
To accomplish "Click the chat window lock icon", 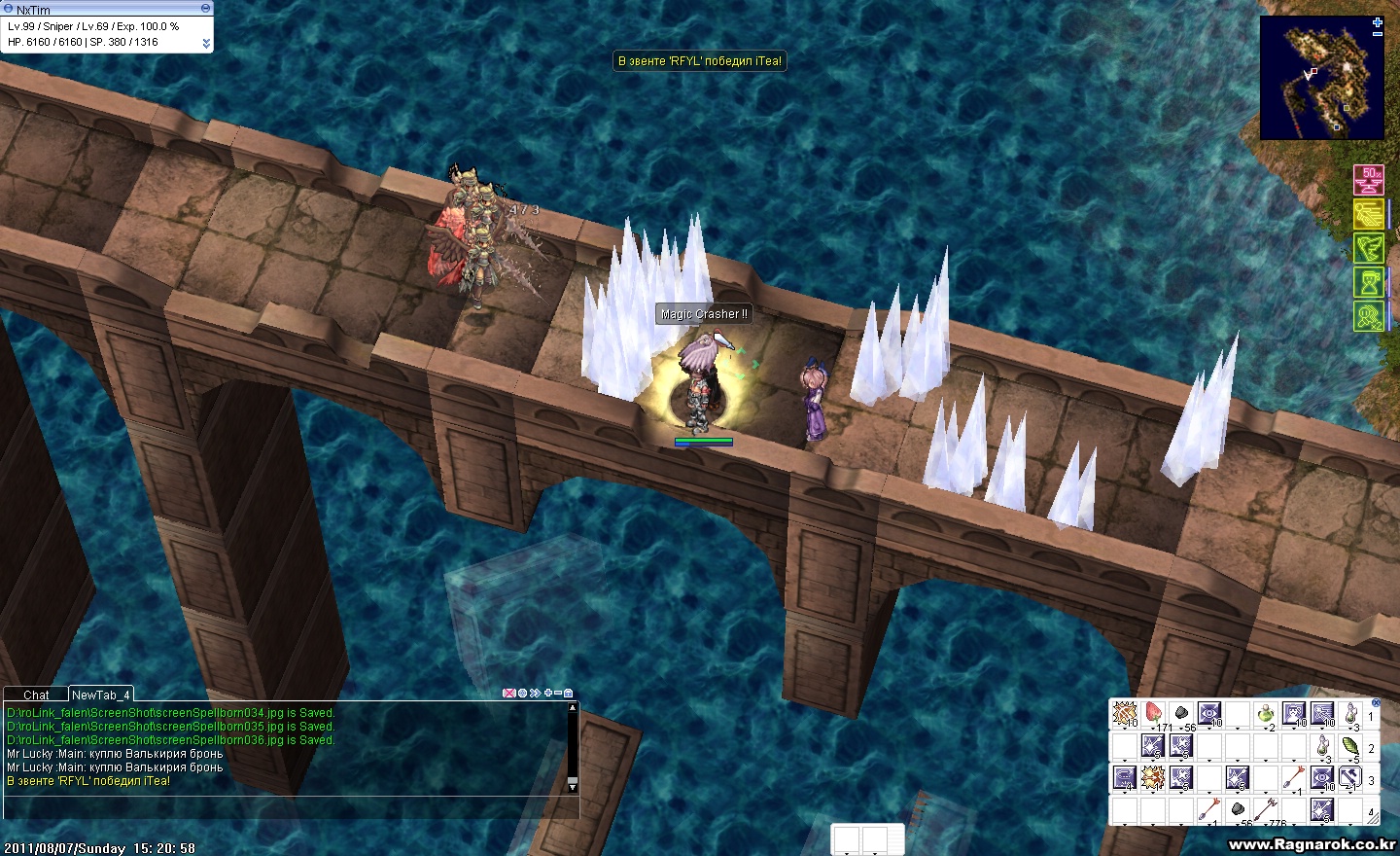I will pyautogui.click(x=569, y=694).
